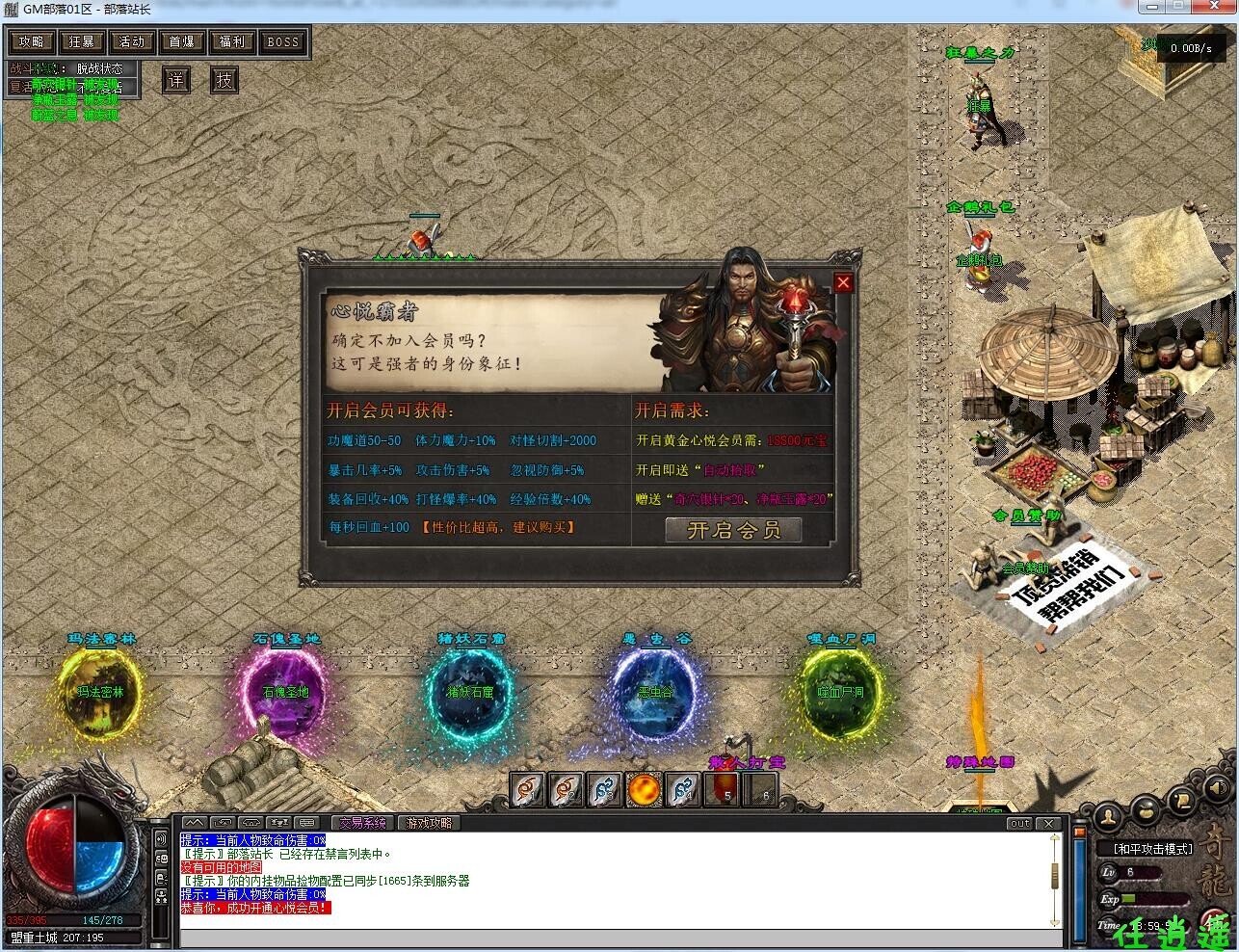Show the 活动 events menu
The width and height of the screenshot is (1239, 952).
coord(131,41)
